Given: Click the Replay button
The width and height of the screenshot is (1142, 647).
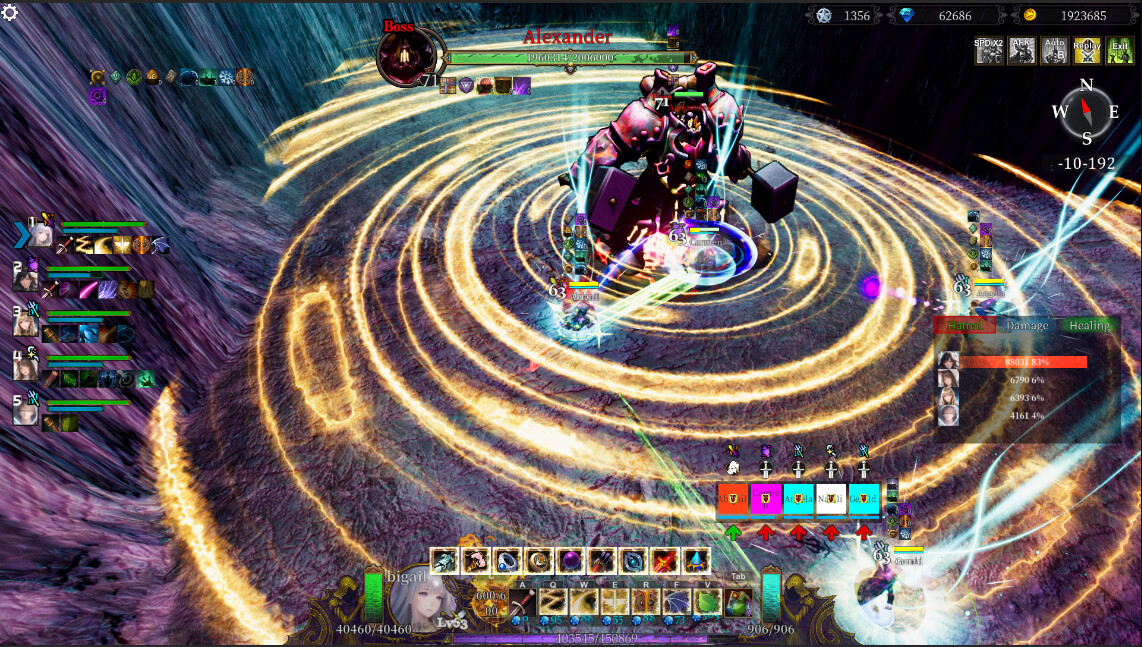Looking at the screenshot, I should click(1087, 51).
